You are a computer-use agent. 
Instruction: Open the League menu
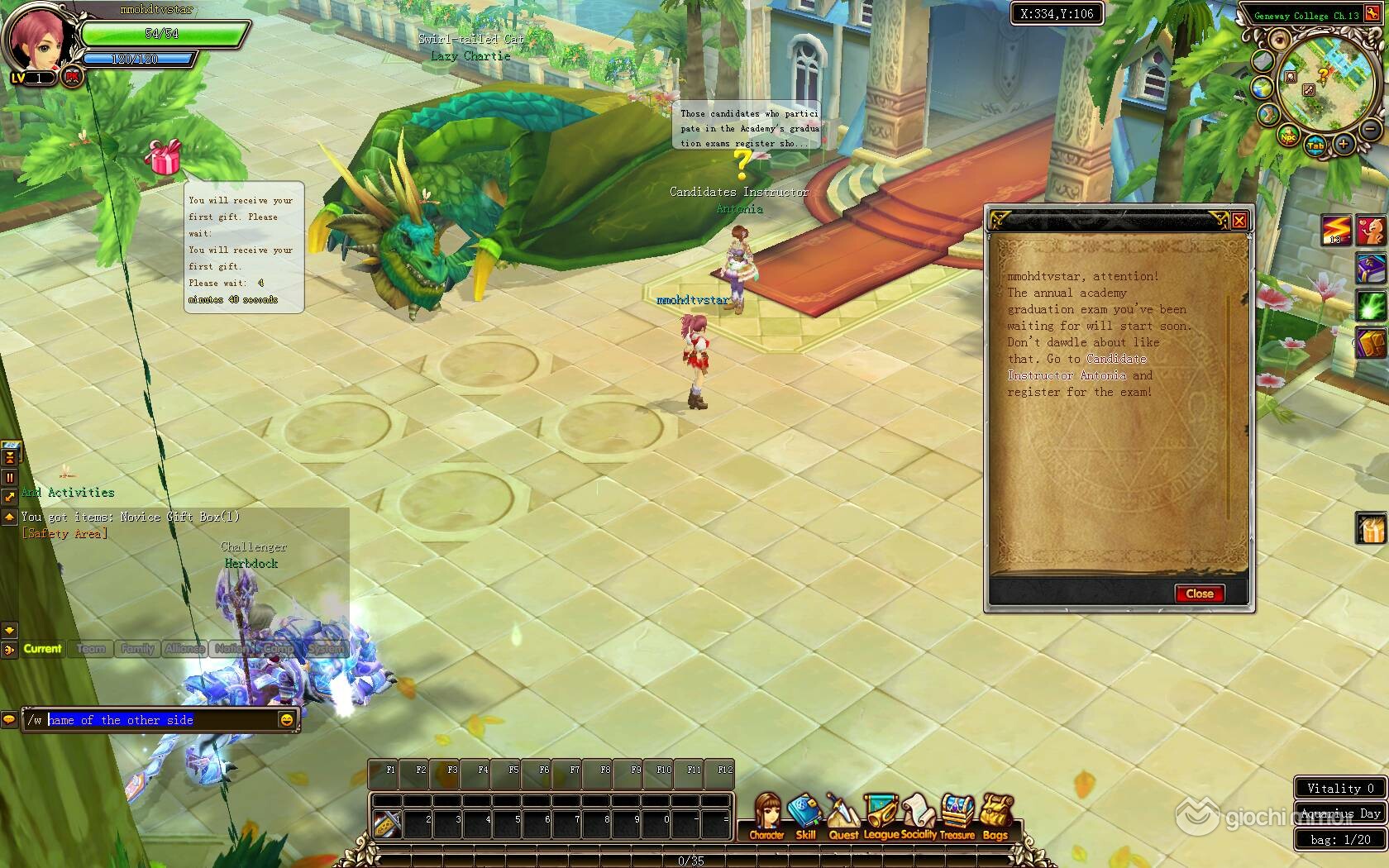(881, 818)
